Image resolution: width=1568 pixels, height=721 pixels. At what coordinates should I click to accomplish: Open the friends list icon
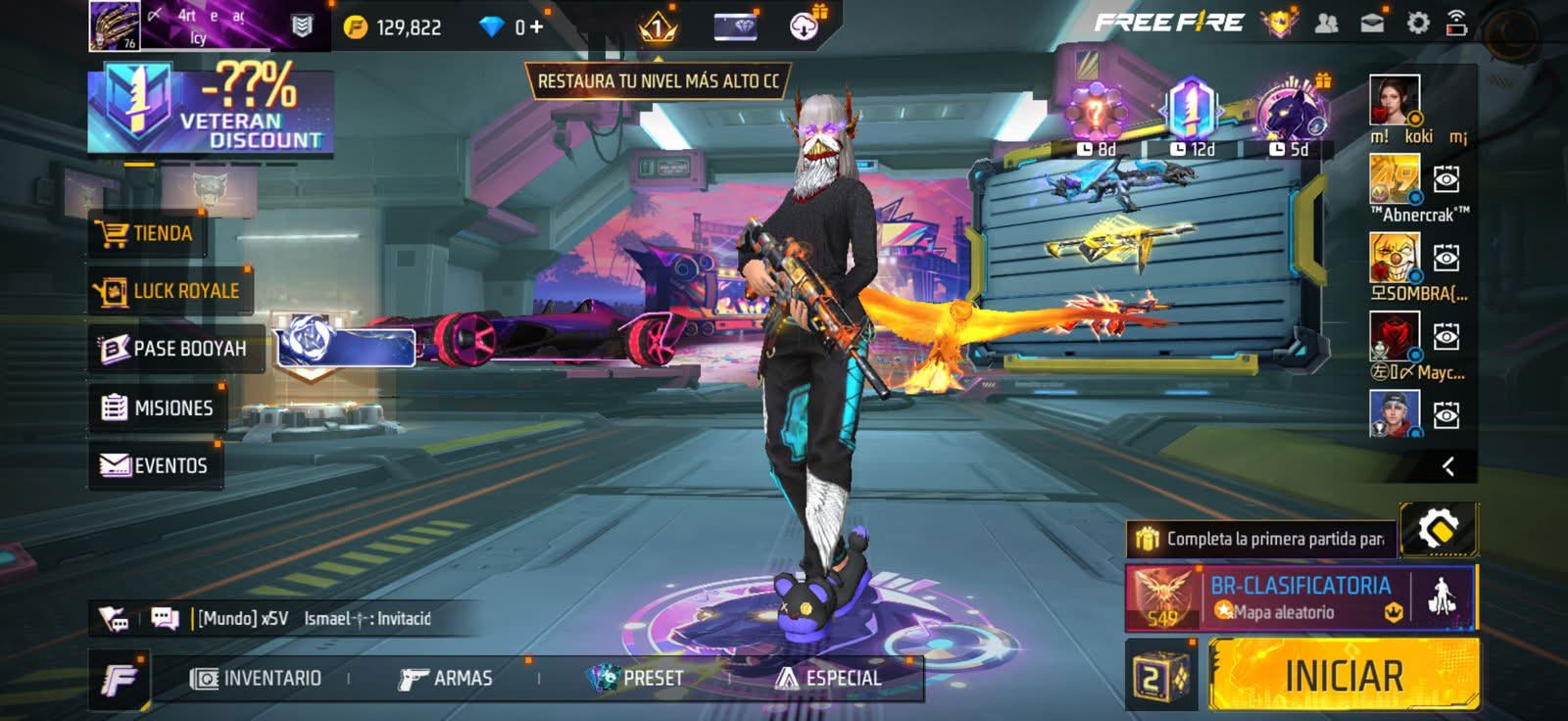pyautogui.click(x=1326, y=24)
